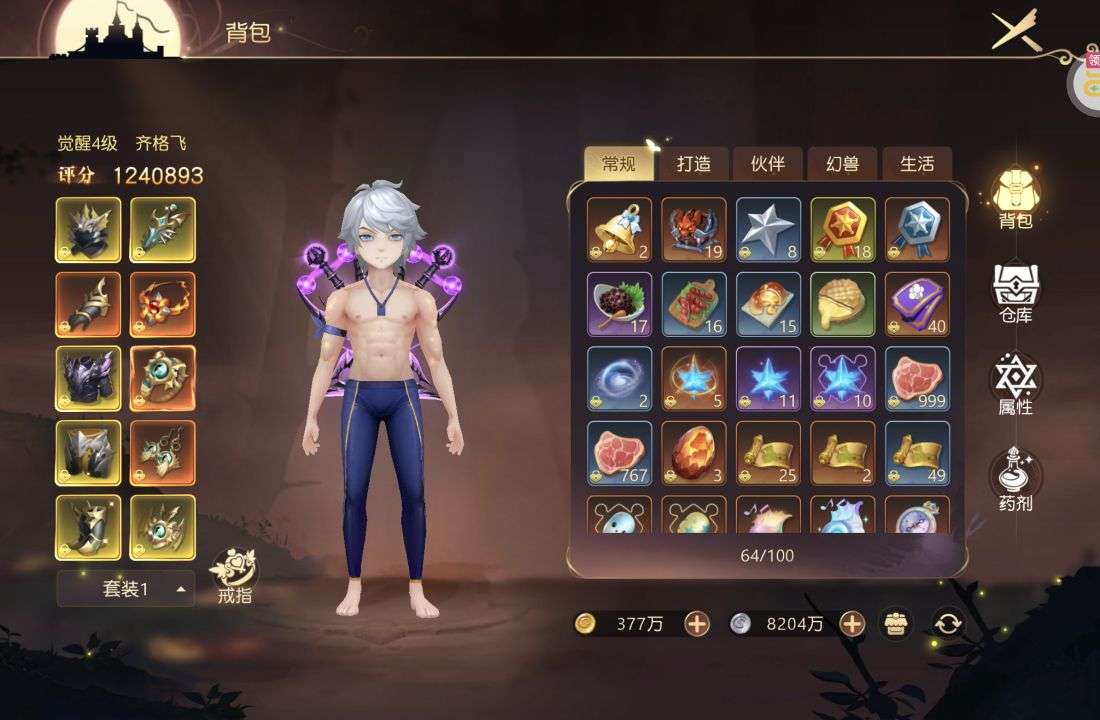Choose the 常规 tab
The image size is (1100, 720).
coord(619,164)
